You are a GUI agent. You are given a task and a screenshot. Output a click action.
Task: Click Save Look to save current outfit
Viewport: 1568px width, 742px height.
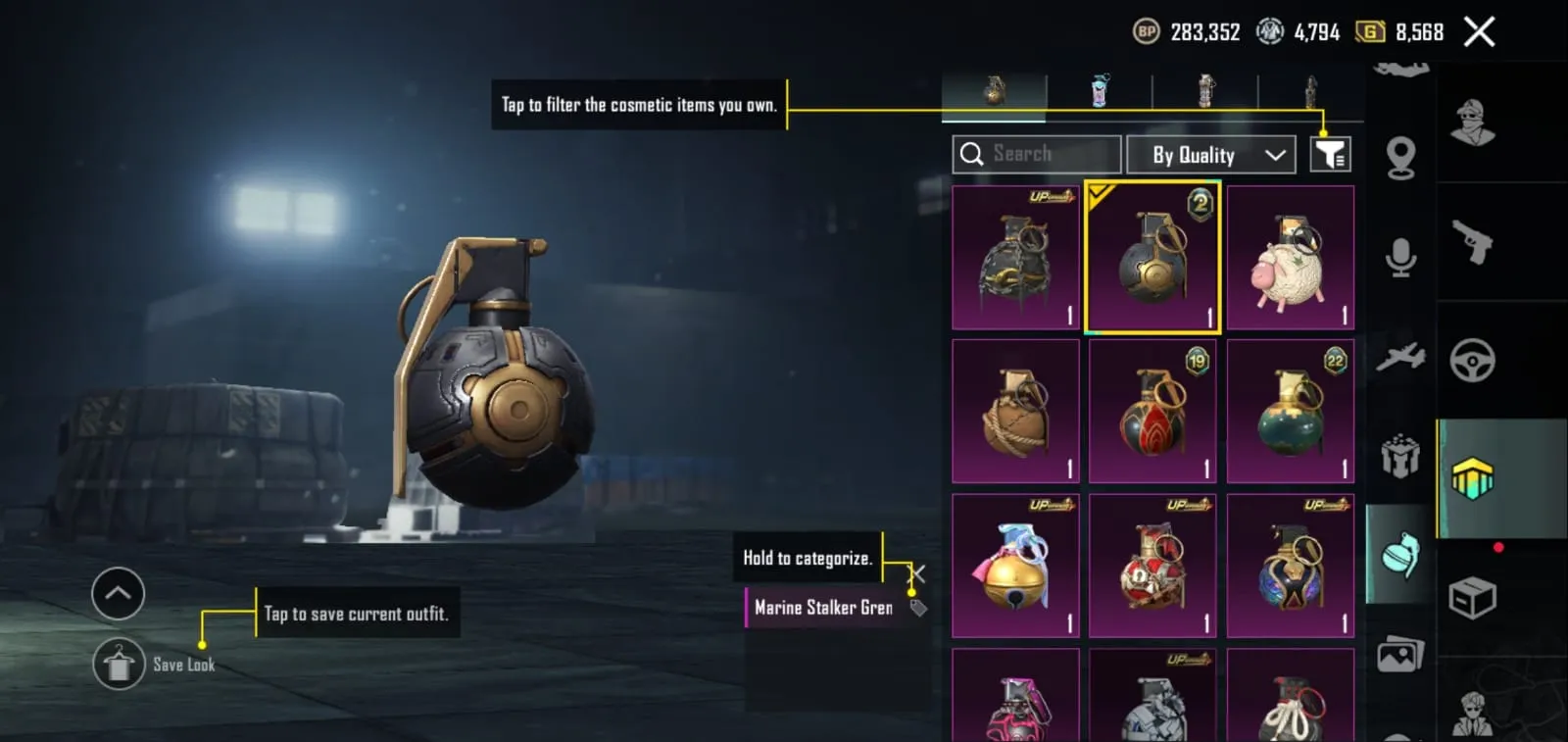119,664
